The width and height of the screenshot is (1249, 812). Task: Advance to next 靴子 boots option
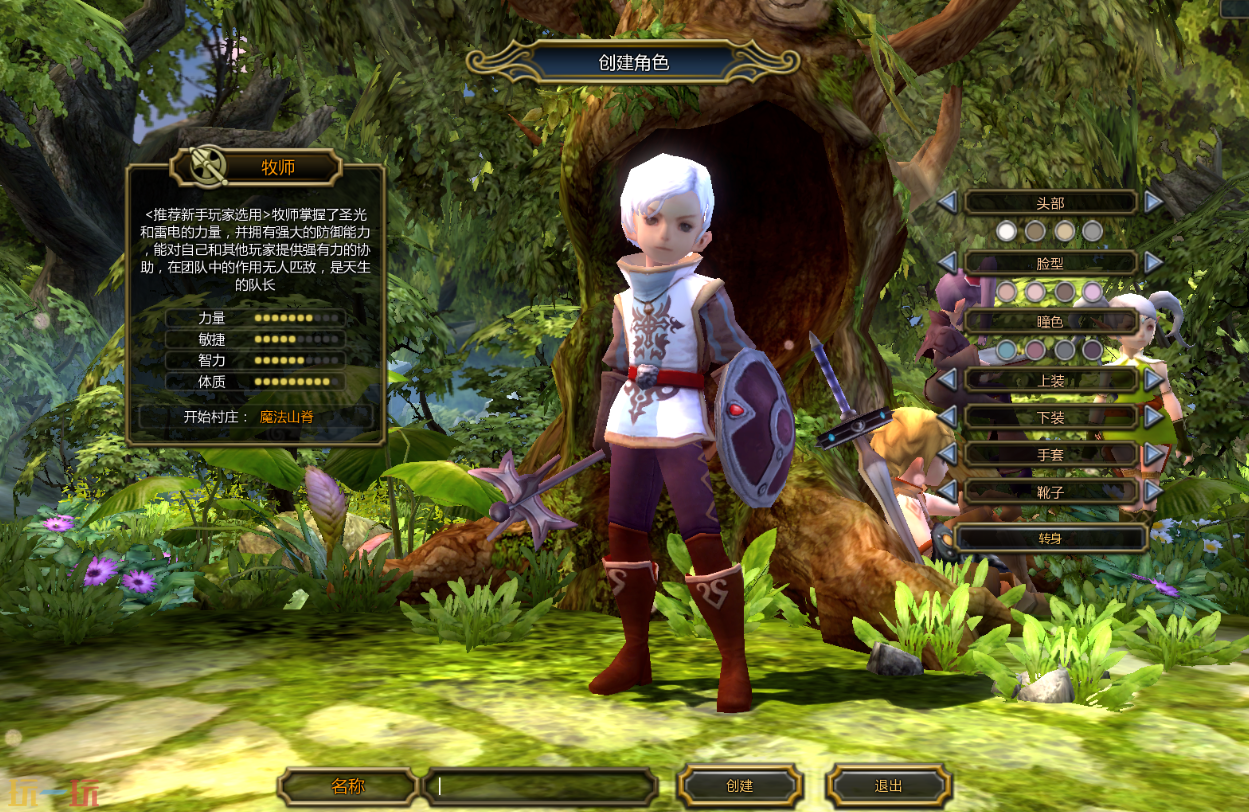(1154, 491)
